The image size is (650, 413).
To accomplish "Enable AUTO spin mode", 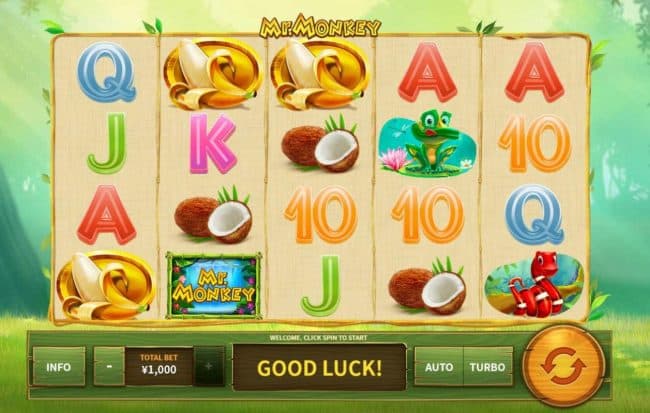I will point(438,367).
